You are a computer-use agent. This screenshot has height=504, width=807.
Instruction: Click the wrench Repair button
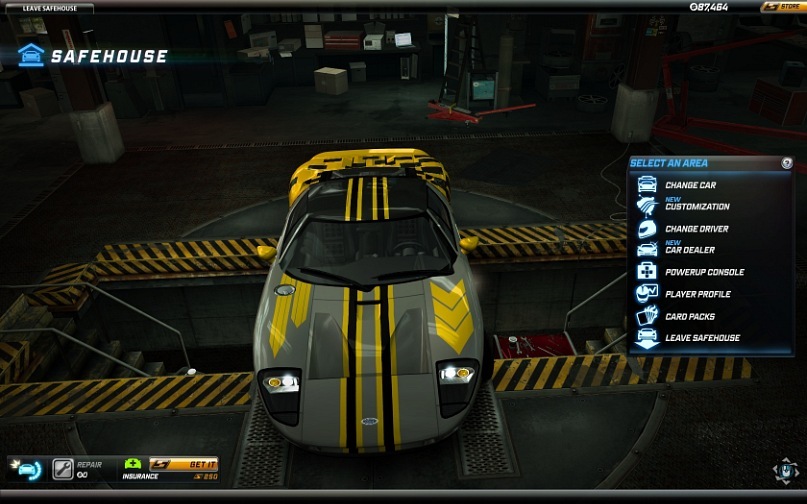point(63,468)
